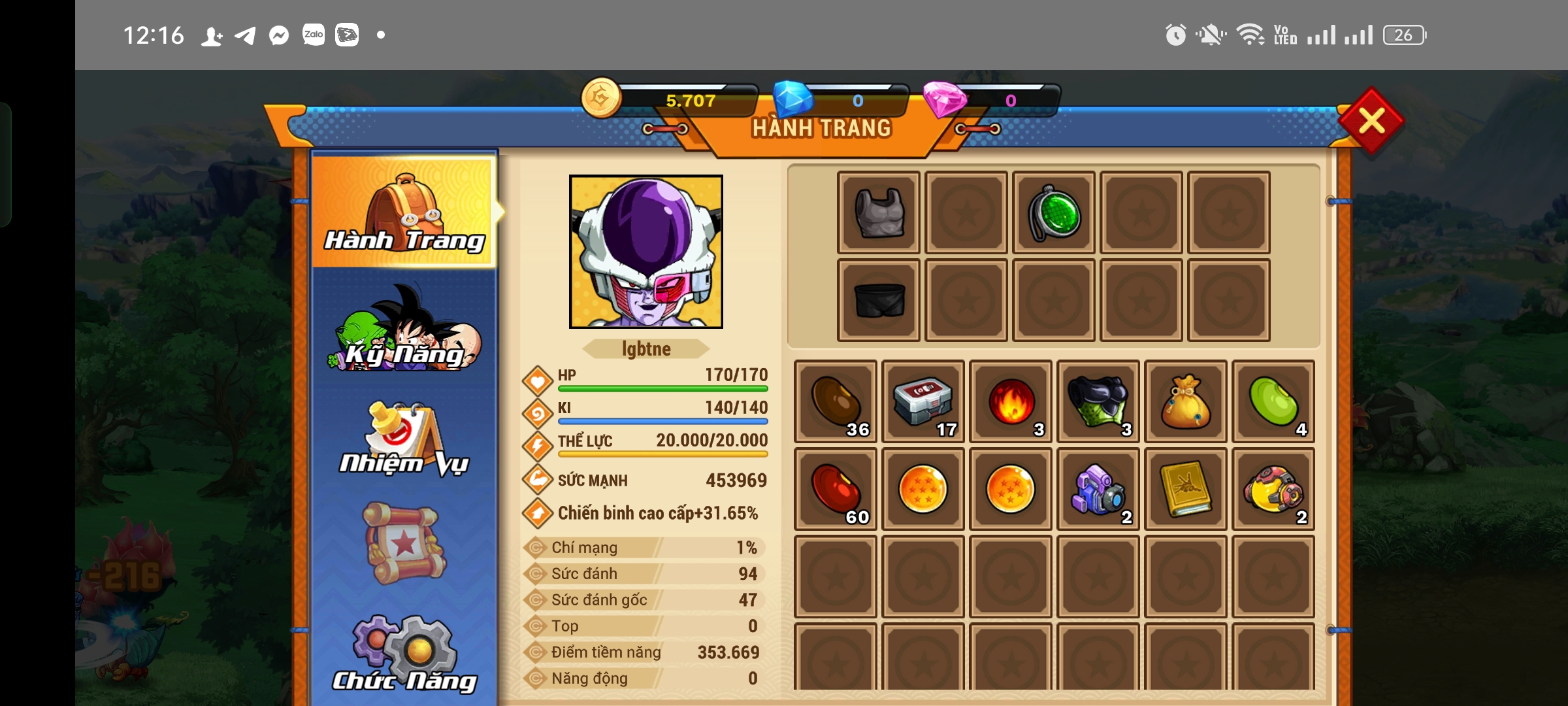Tap the Frieza character portrait
The image size is (1568, 706).
[646, 252]
